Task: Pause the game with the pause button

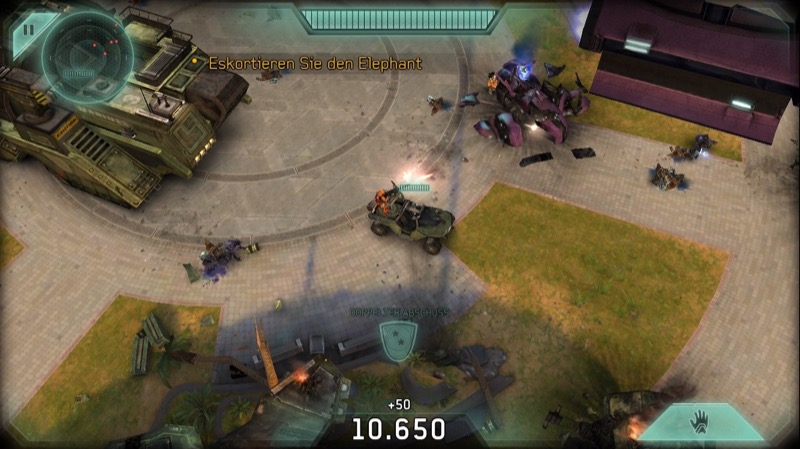Action: 28,29
